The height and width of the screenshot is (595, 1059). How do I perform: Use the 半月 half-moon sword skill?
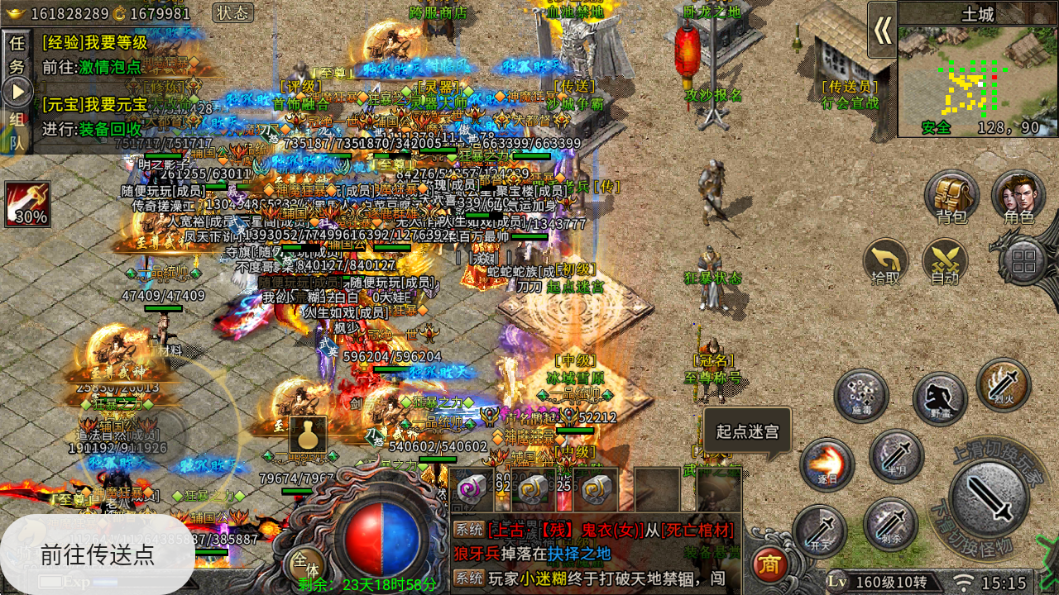coord(895,456)
